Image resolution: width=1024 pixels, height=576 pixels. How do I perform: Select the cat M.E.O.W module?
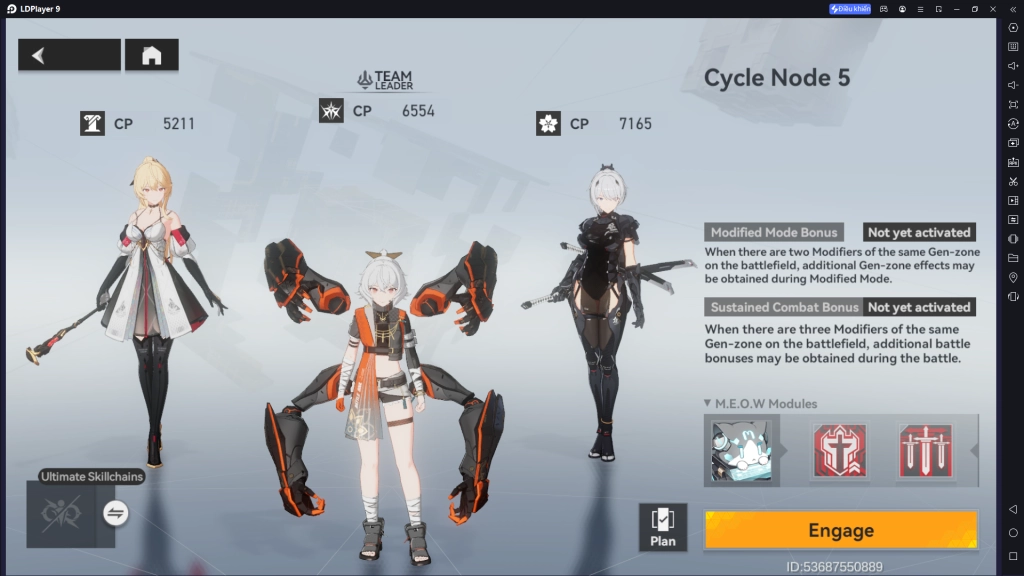click(x=741, y=450)
